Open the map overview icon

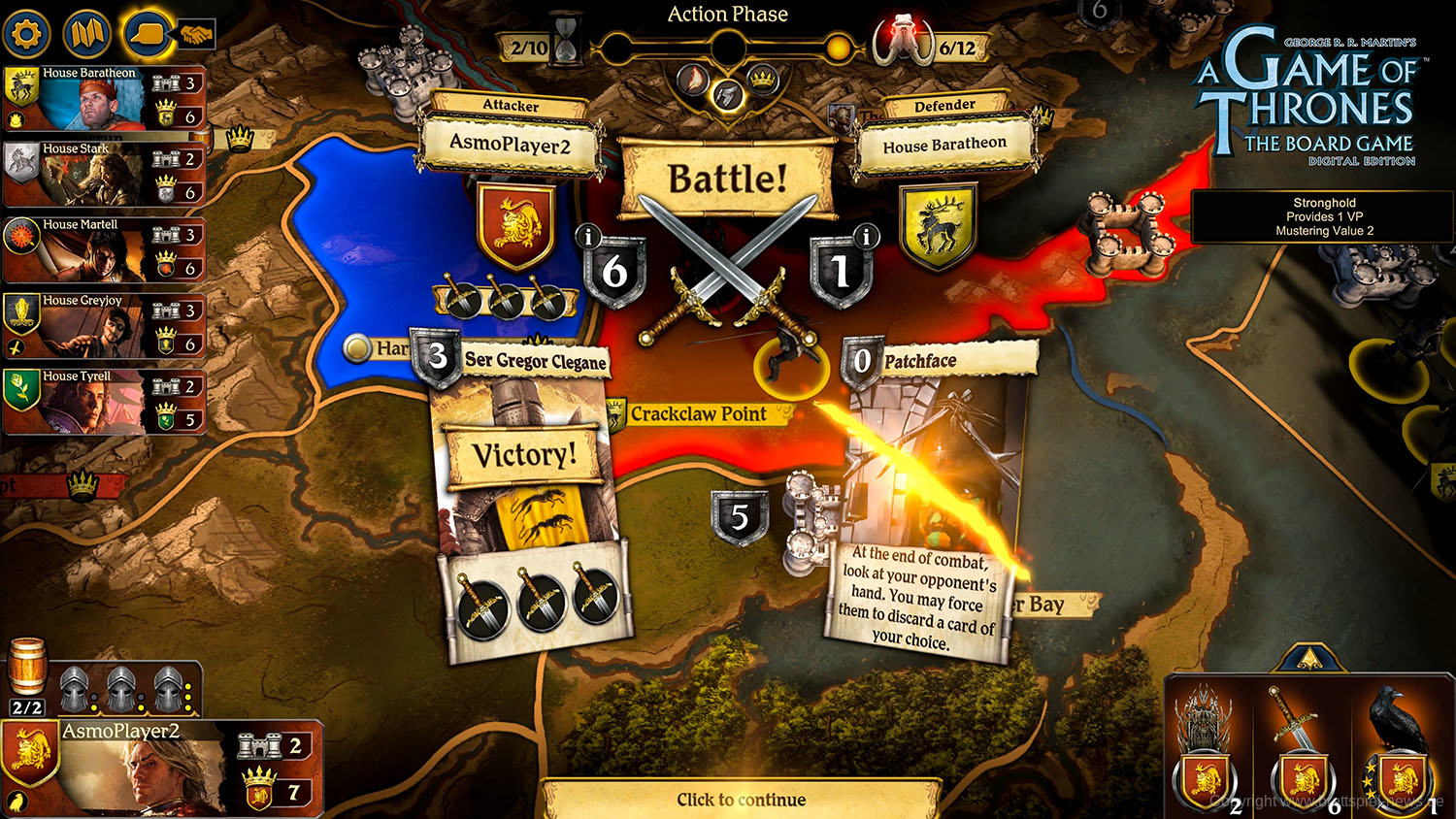tap(86, 32)
